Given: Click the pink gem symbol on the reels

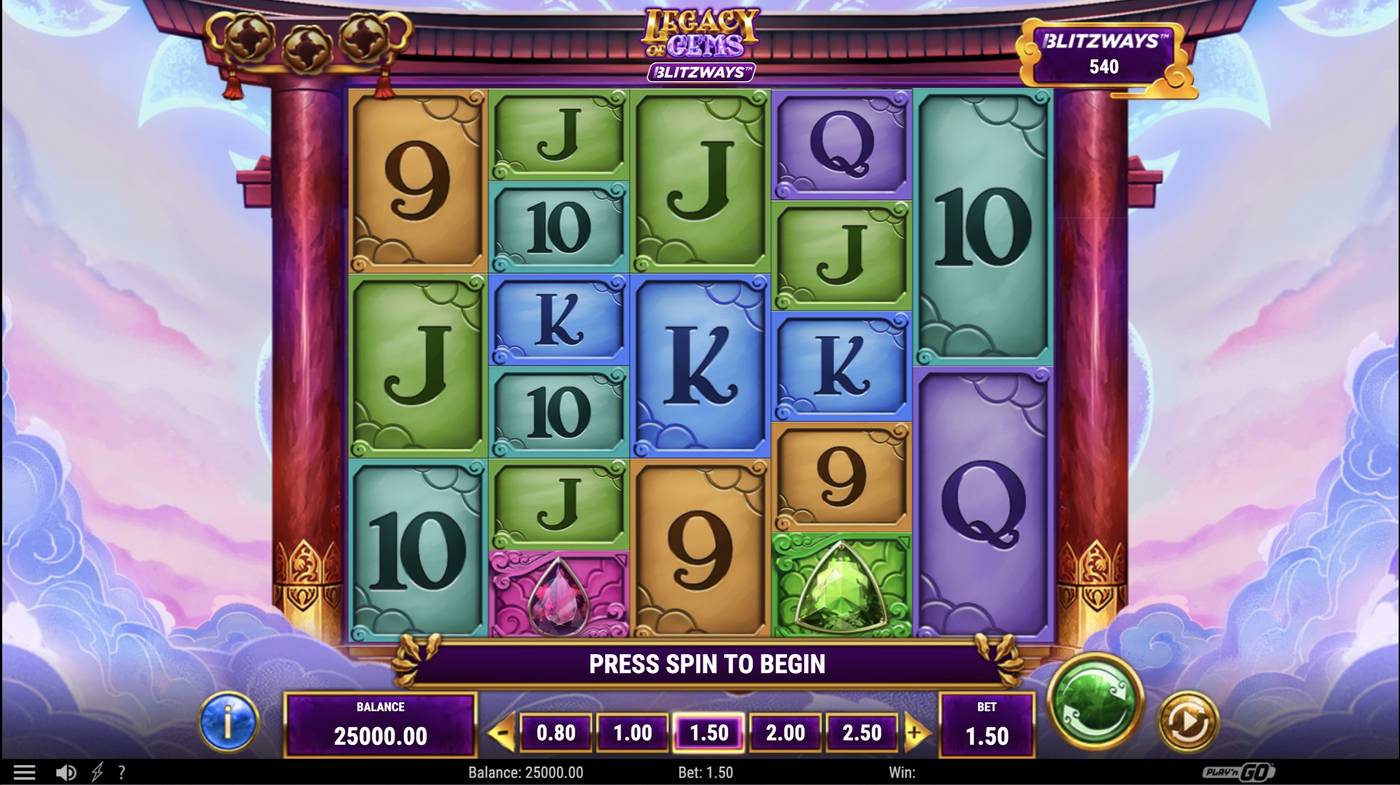Looking at the screenshot, I should tap(558, 598).
